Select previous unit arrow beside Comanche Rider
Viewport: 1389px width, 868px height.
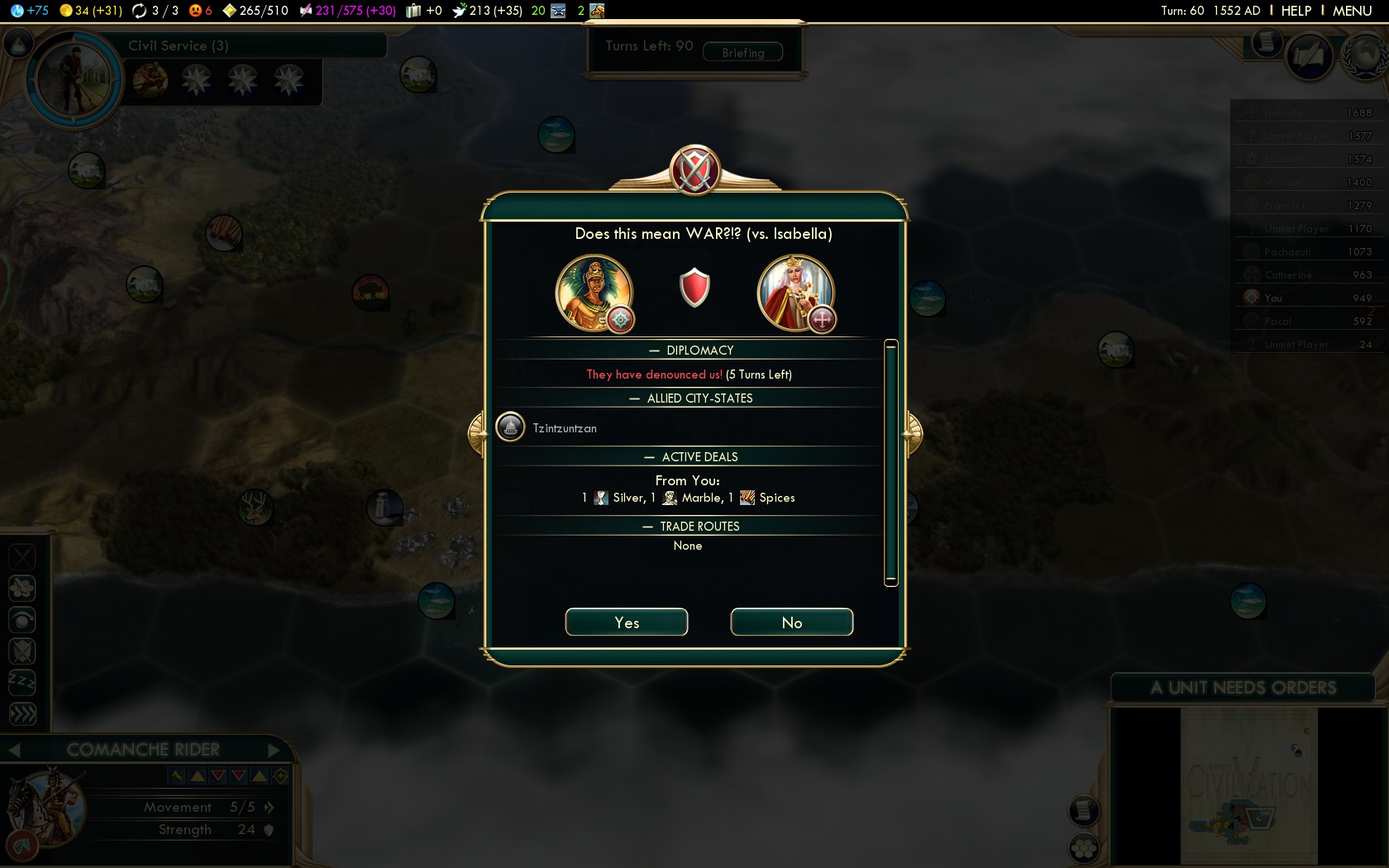tap(14, 750)
